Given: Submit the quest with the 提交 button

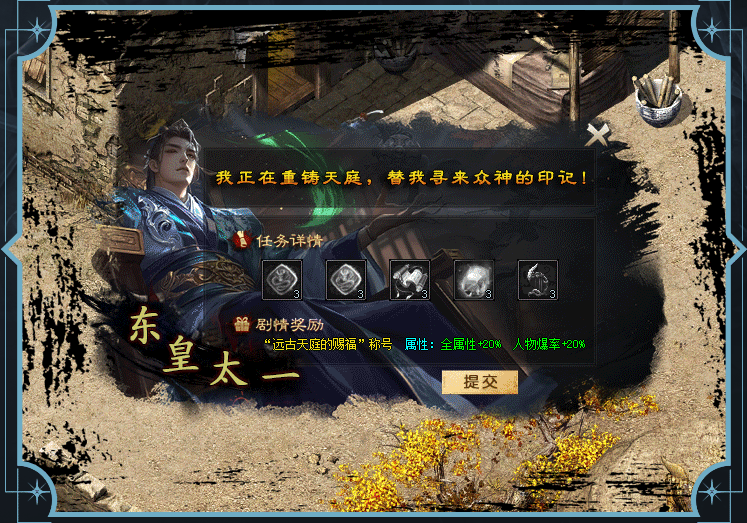Looking at the screenshot, I should click(479, 382).
